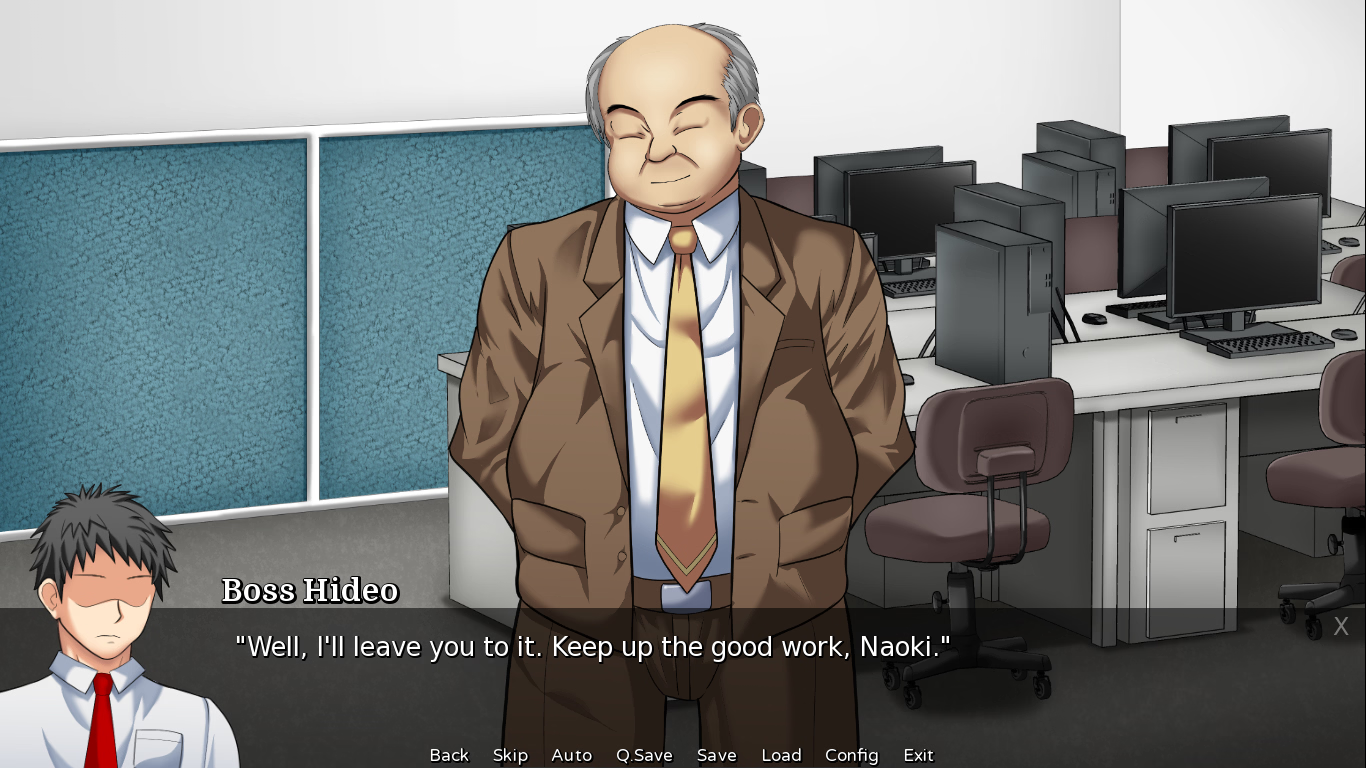Image resolution: width=1366 pixels, height=768 pixels.
Task: Hide the dialogue box with the X
Action: [x=1341, y=627]
